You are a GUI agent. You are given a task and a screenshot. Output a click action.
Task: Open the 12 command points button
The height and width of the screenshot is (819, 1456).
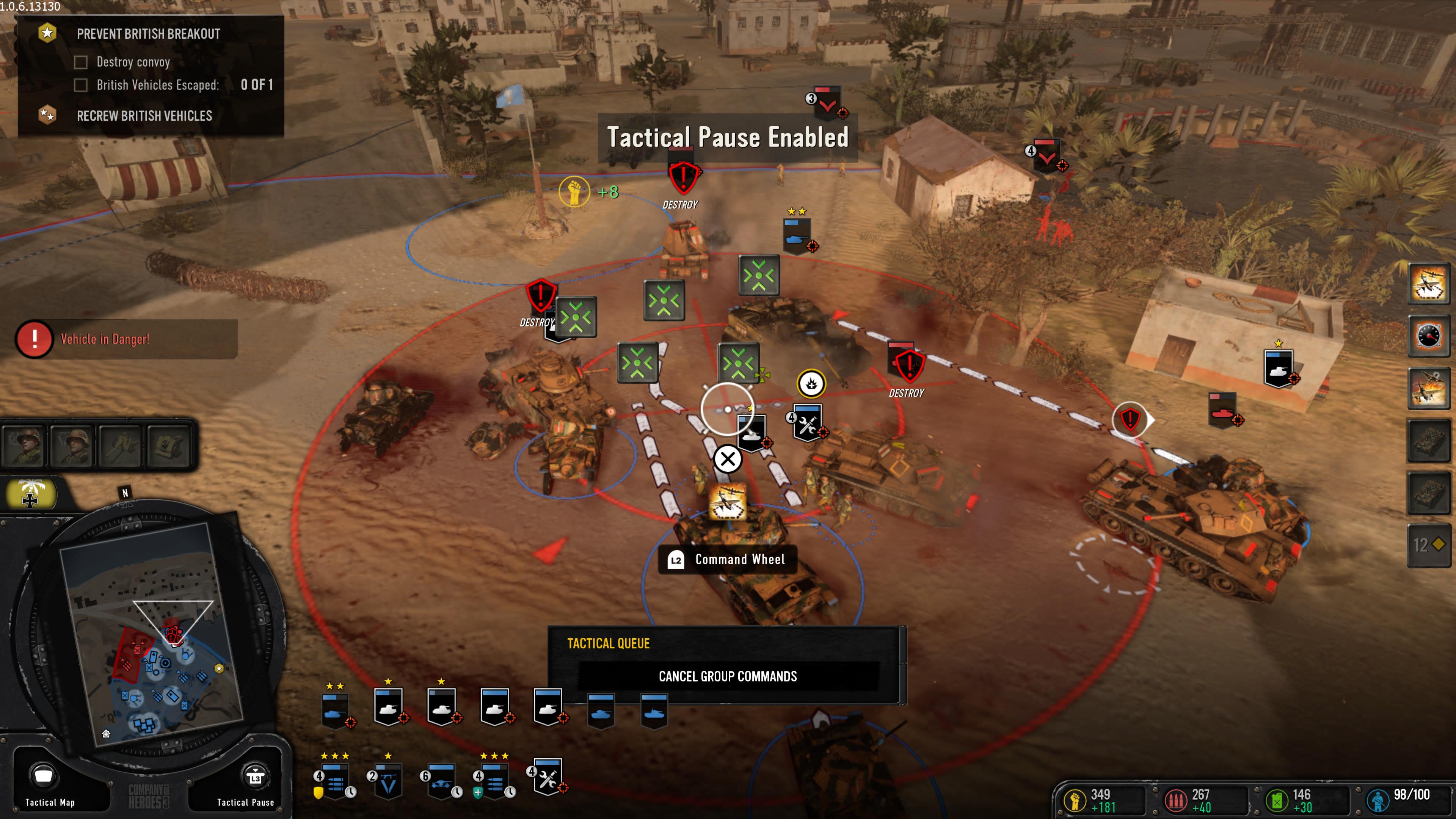[x=1428, y=545]
